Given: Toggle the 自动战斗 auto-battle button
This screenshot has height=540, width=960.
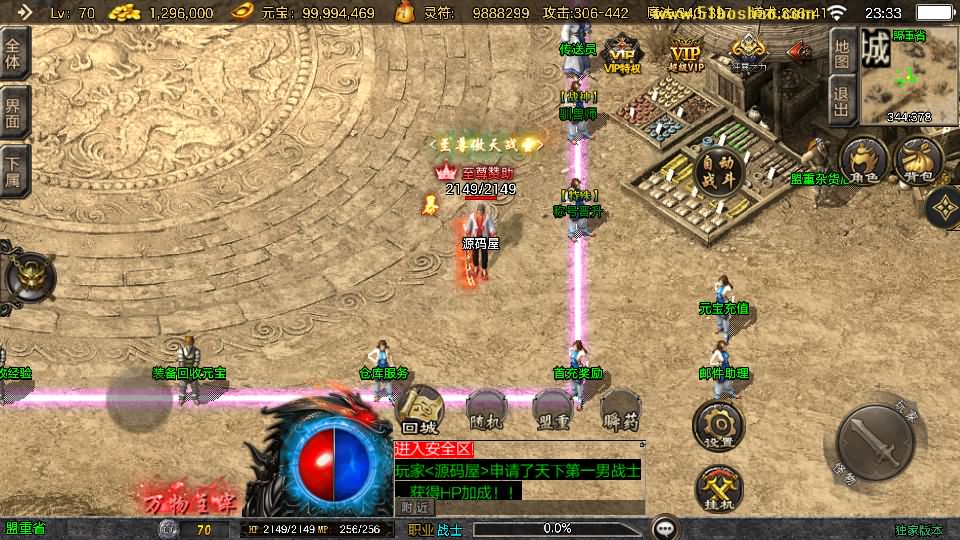Looking at the screenshot, I should 718,172.
